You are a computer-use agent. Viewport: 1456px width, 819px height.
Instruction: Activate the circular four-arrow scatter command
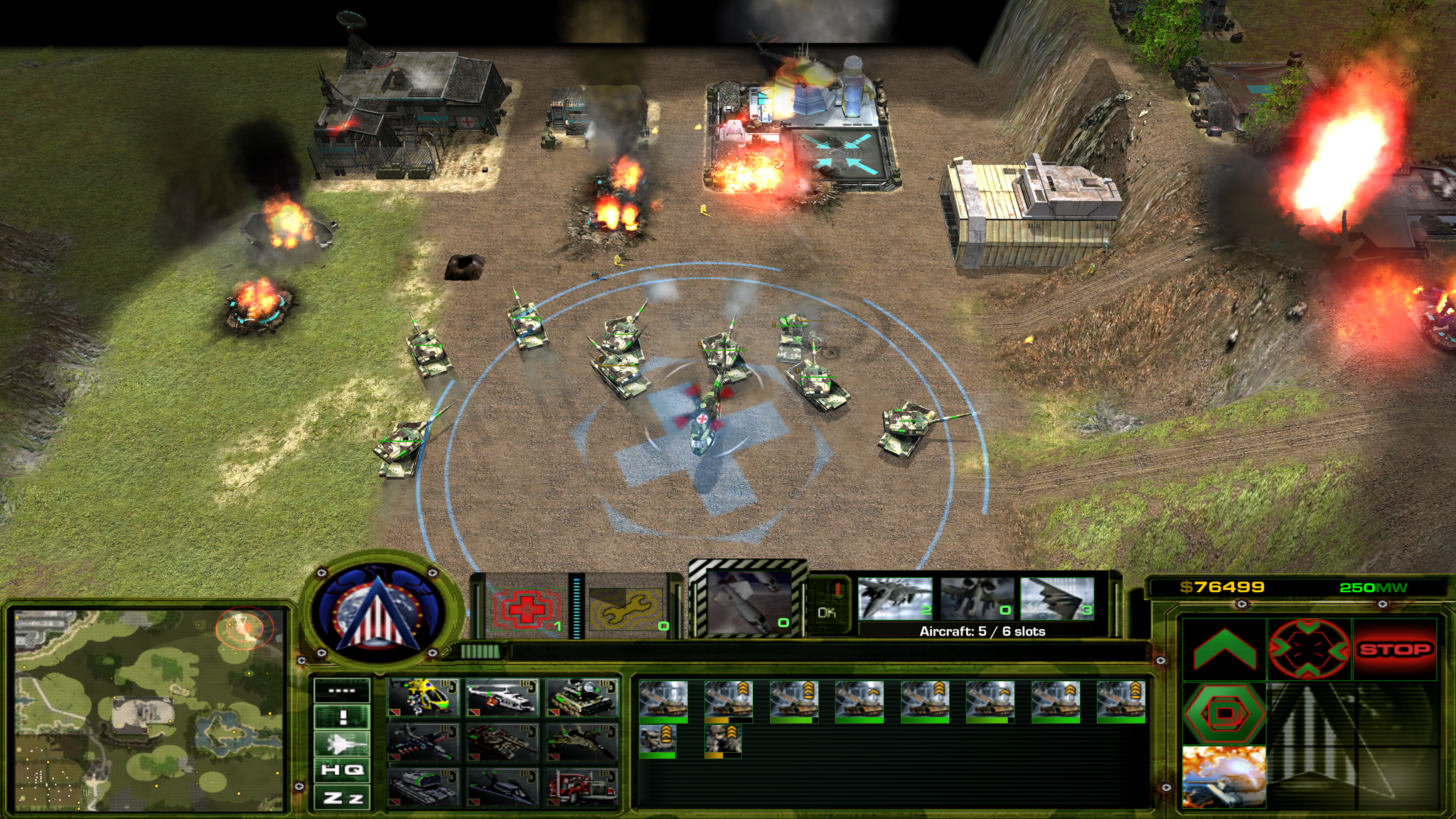(1309, 649)
